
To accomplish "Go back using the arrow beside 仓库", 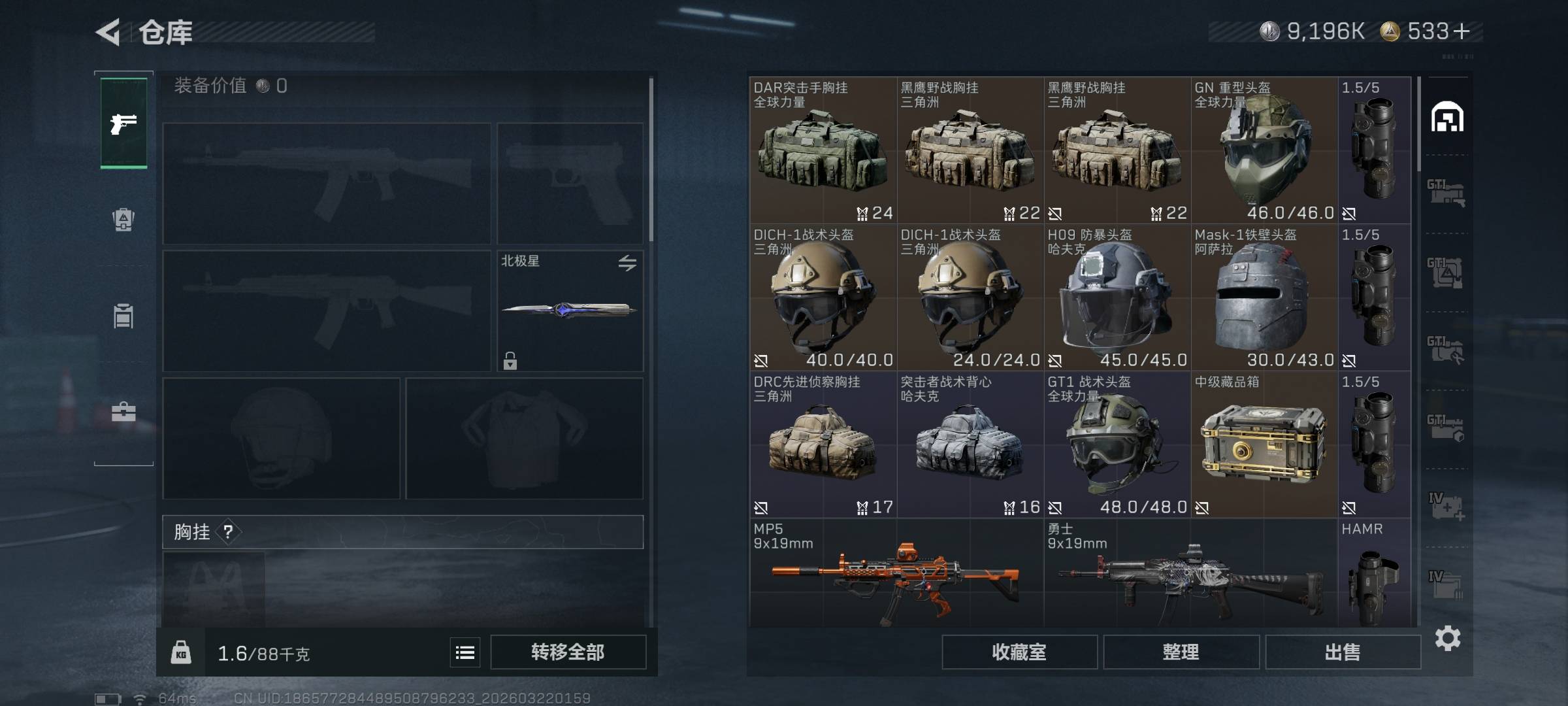I will tap(108, 32).
